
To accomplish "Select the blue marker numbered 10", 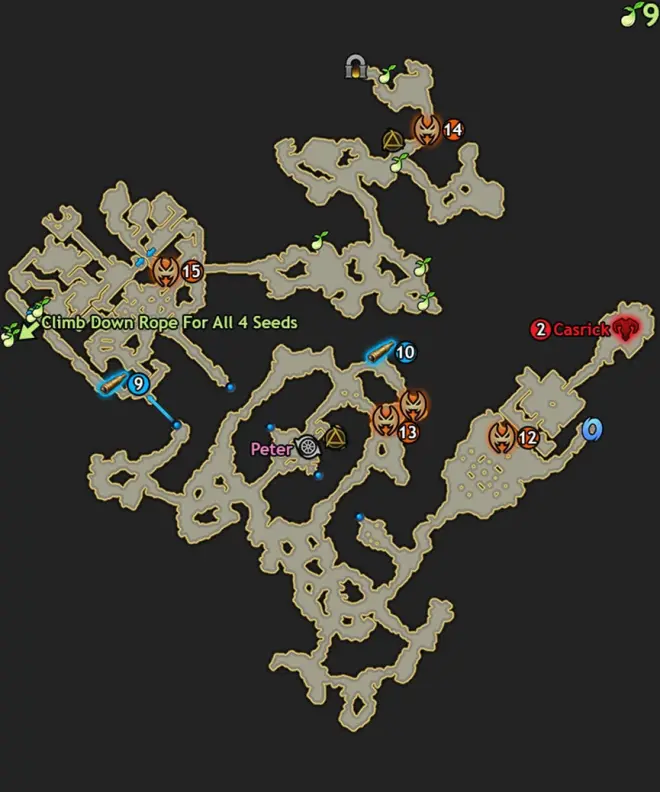I will (405, 352).
